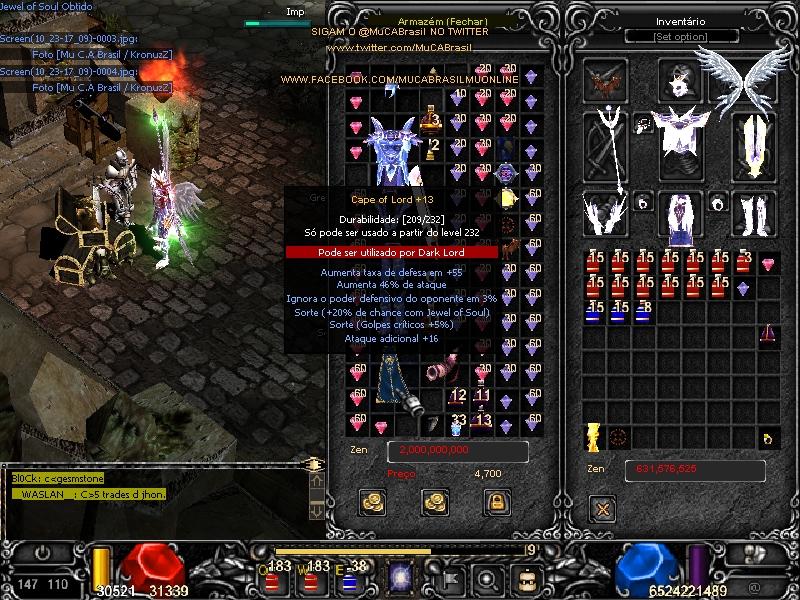Viewport: 800px width, 600px height.
Task: Select the golden figure item in the inventory
Action: pyautogui.click(x=593, y=437)
